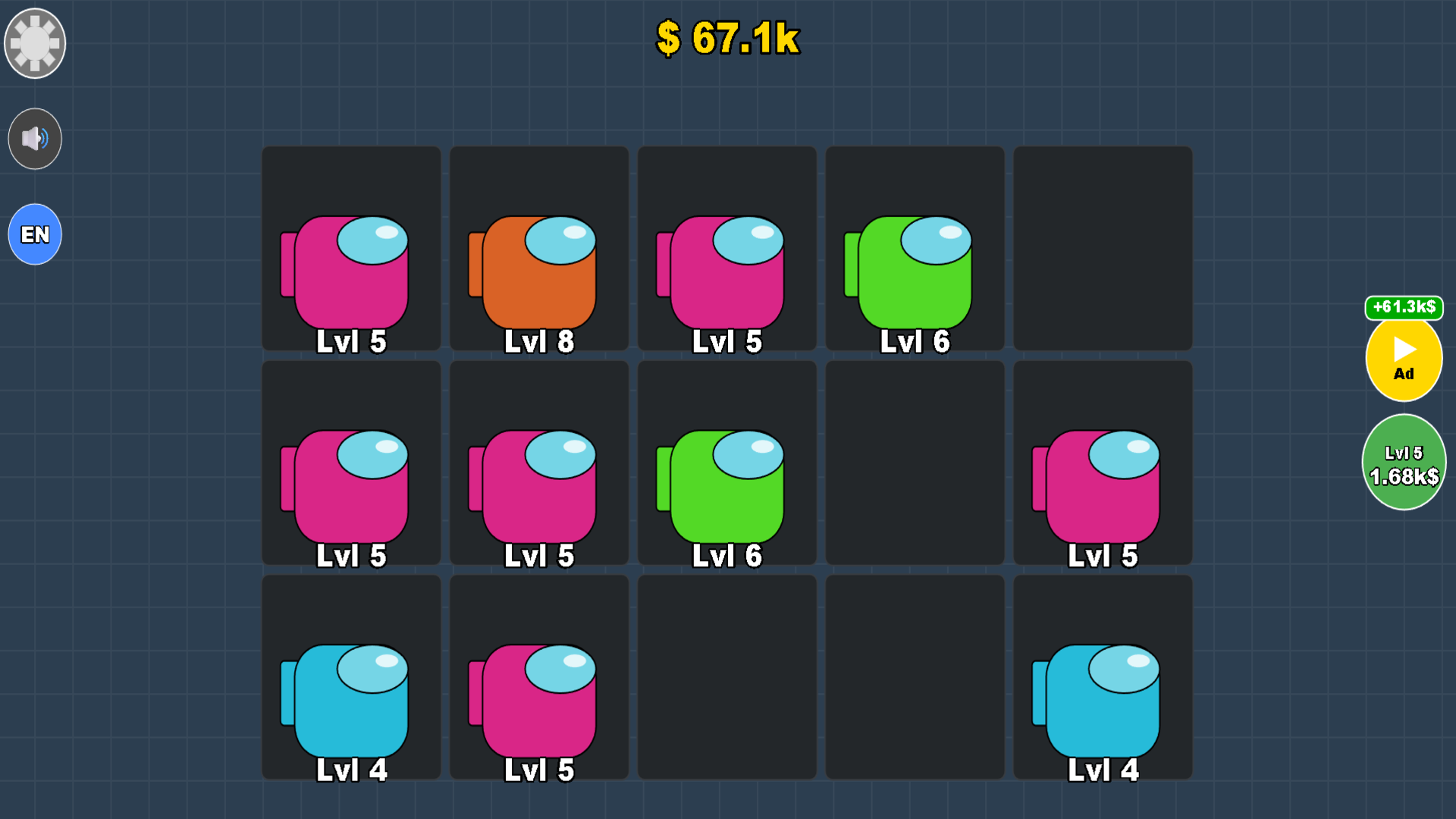Screen dimensions: 1456x819
Task: Click the green +61.3k$ reward label
Action: 1404,309
